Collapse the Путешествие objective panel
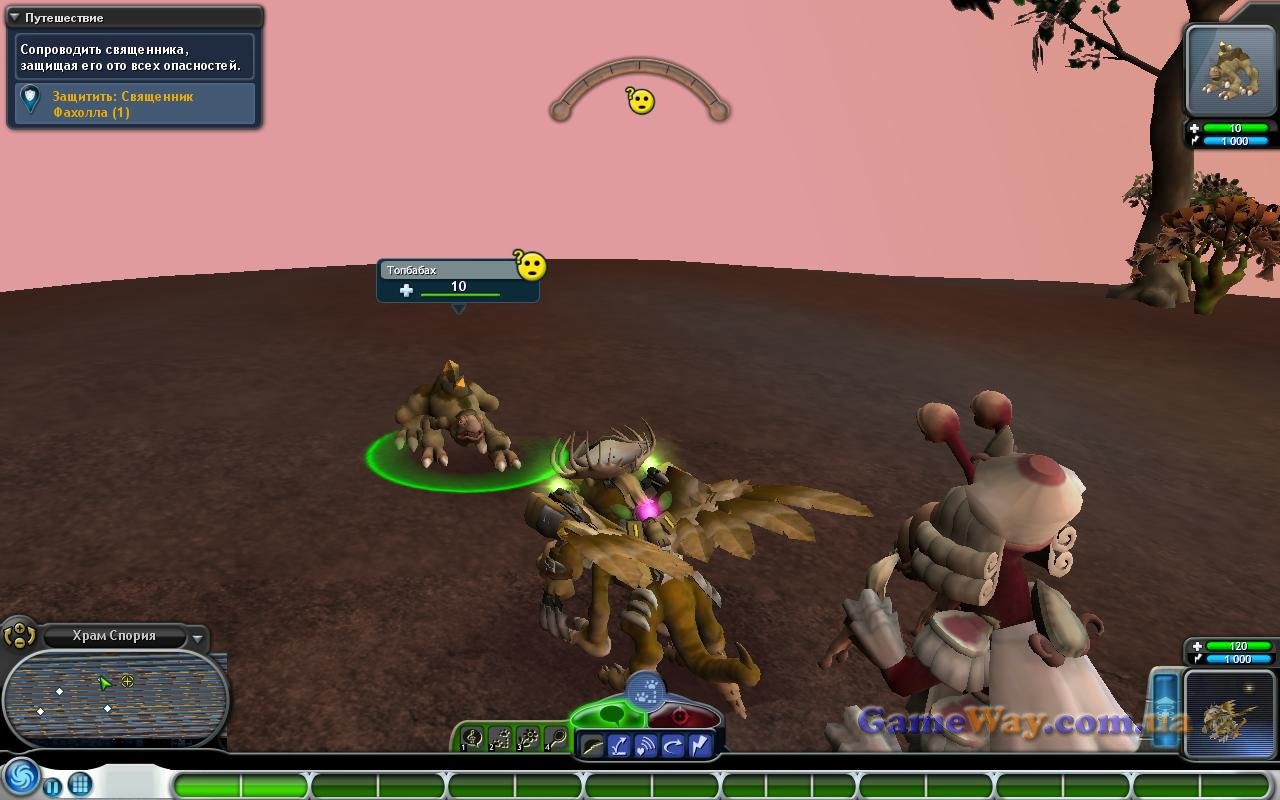 (x=15, y=17)
